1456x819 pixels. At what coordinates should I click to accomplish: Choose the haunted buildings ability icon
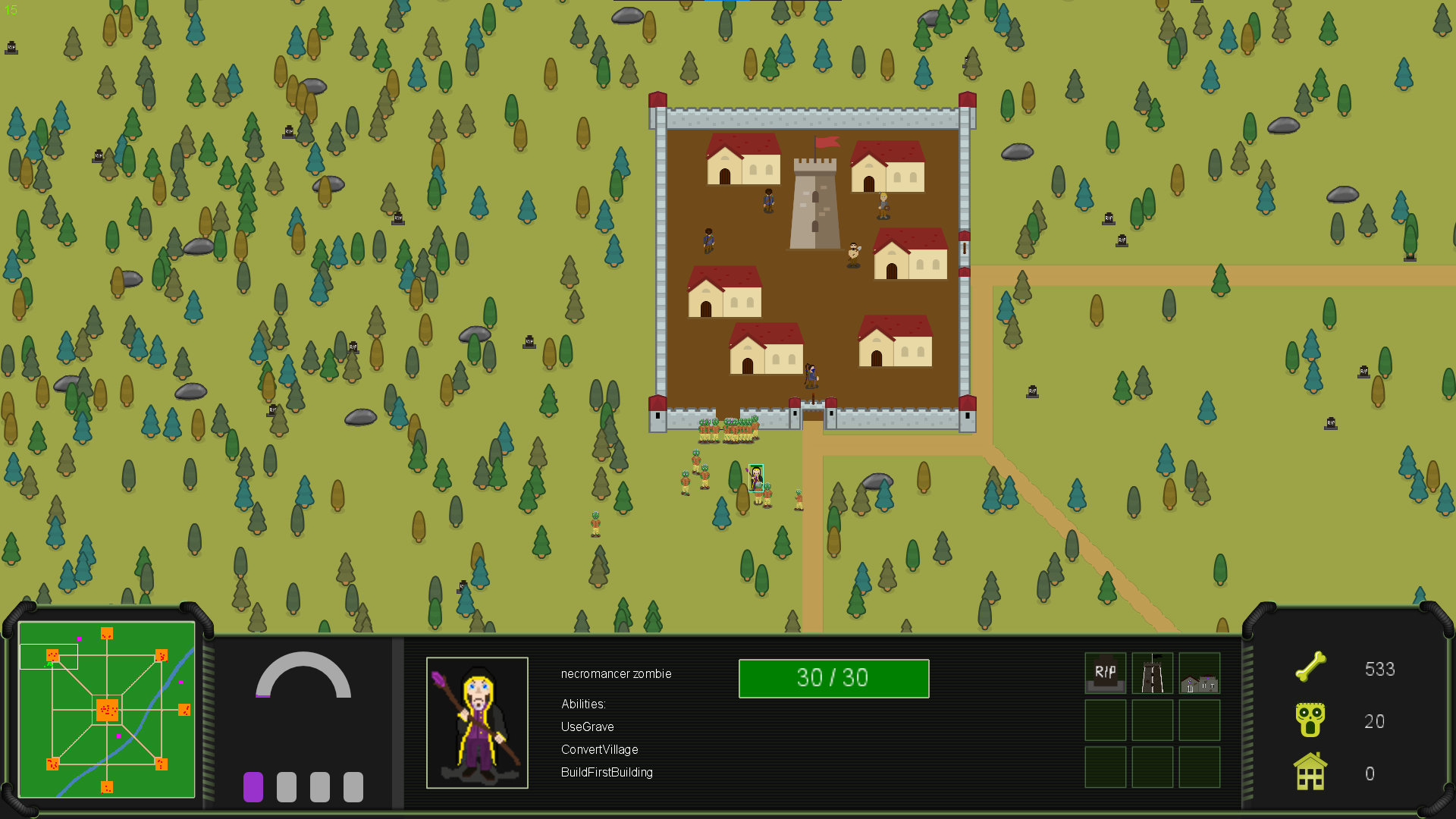(1199, 673)
